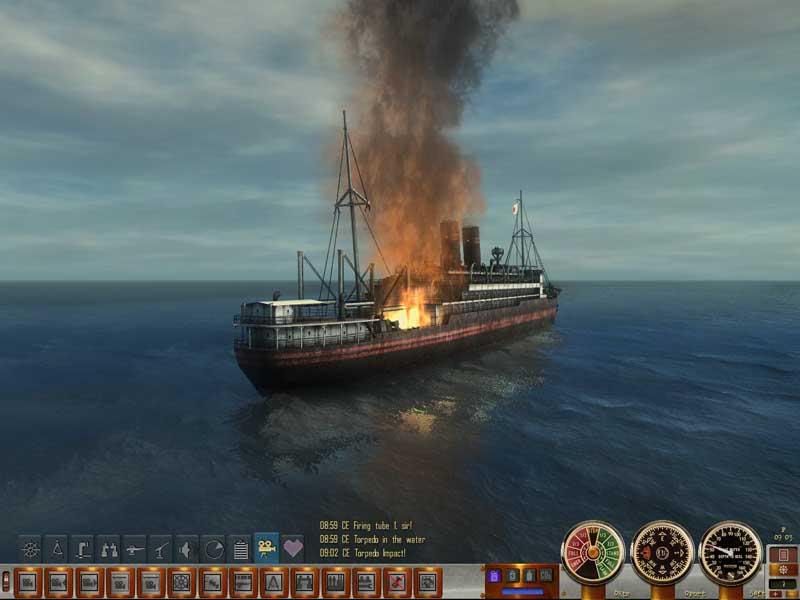The width and height of the screenshot is (800, 600).
Task: Open the helm wheel station
Action: pyautogui.click(x=31, y=549)
